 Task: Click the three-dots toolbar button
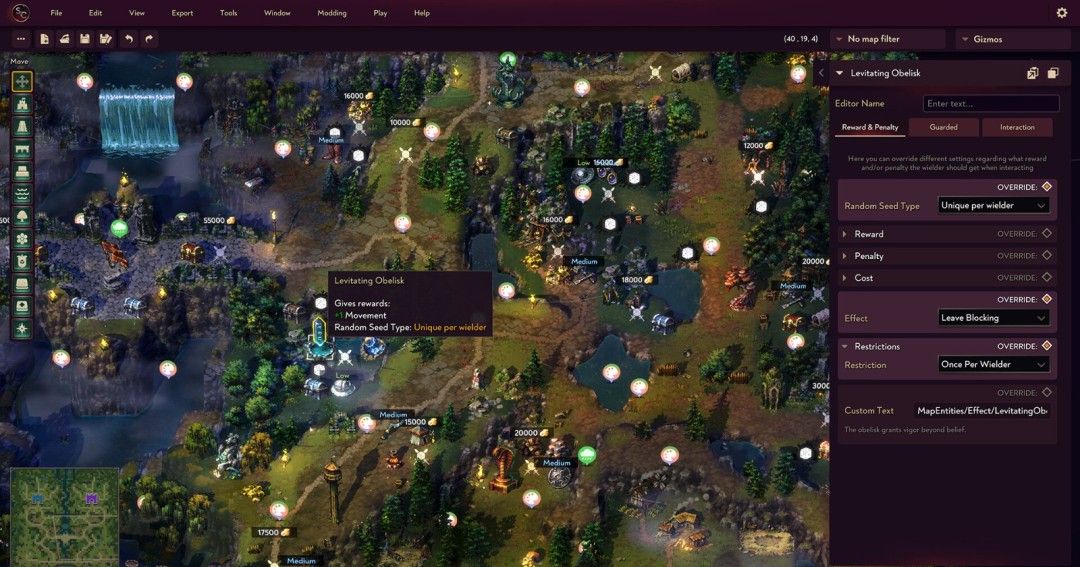coord(21,39)
